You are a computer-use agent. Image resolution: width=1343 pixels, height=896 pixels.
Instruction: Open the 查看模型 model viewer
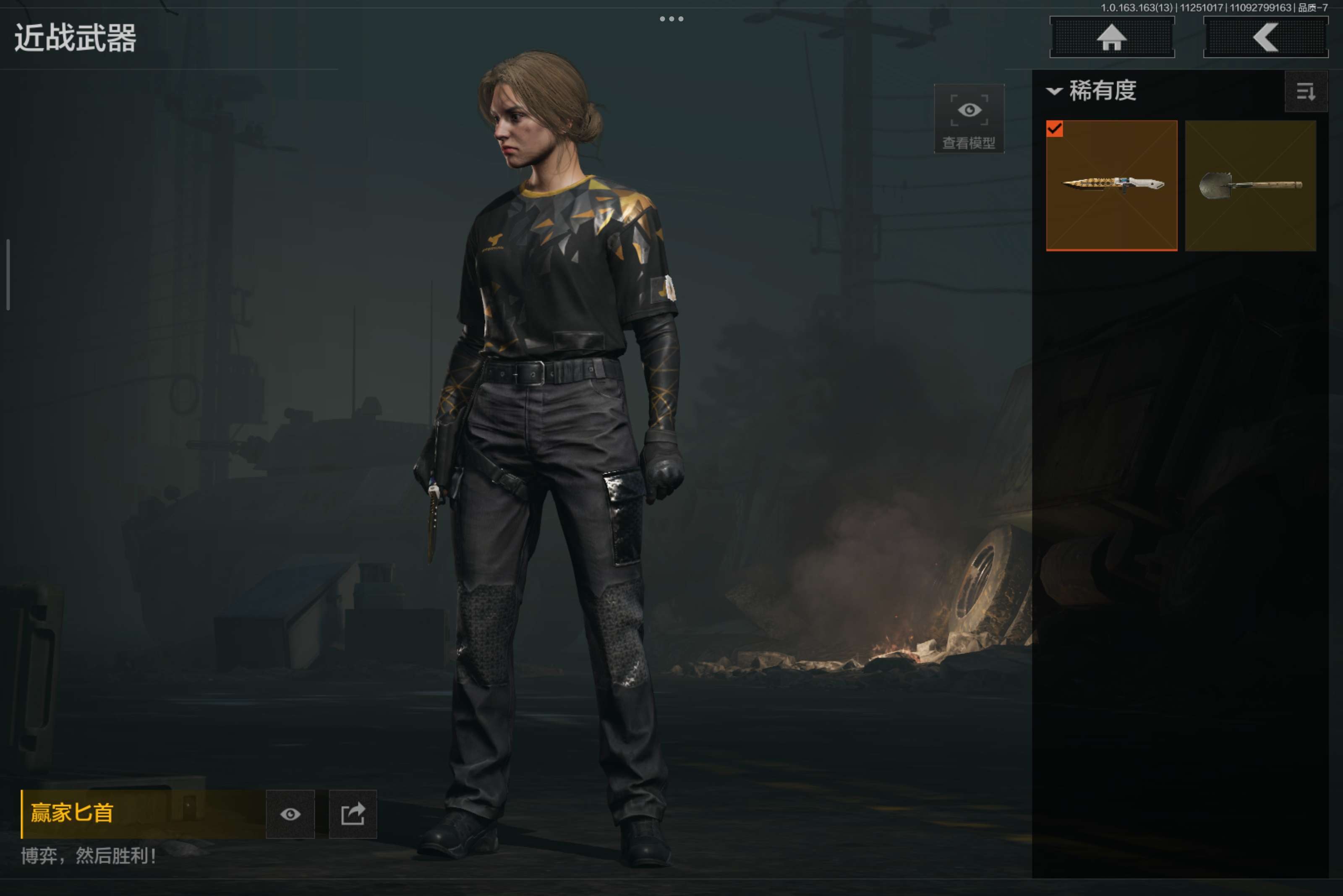pos(969,119)
